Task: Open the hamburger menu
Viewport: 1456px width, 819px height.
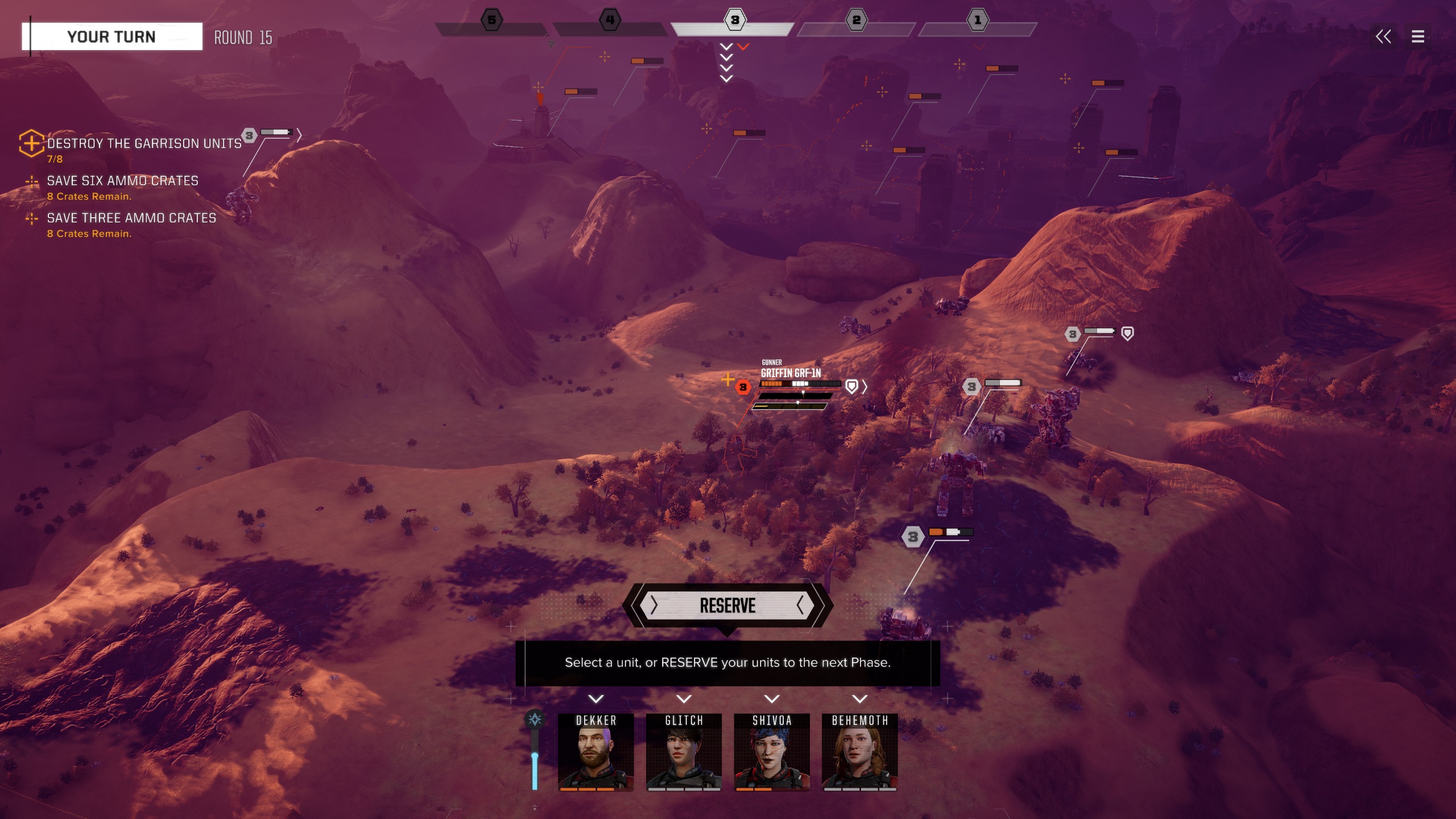Action: [x=1418, y=37]
